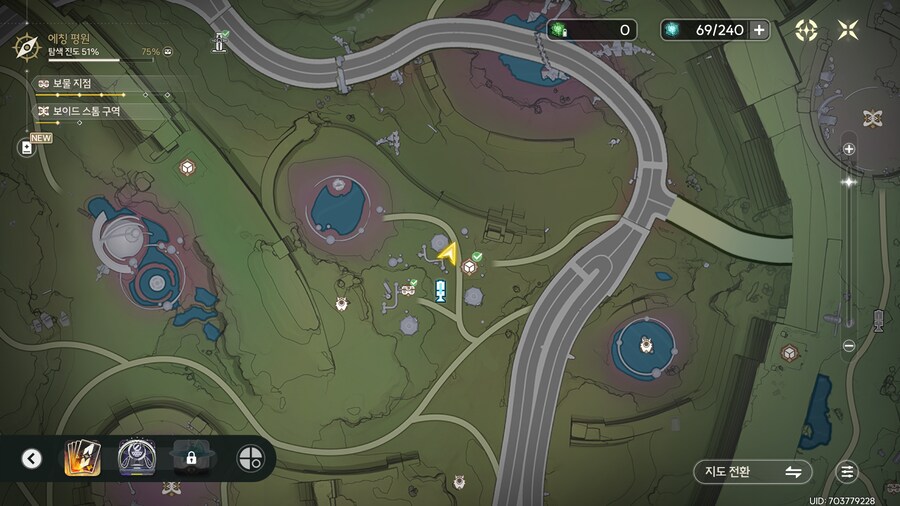Screen dimensions: 900x506
Task: Claim the 75% exploration reward chest
Action: [167, 51]
